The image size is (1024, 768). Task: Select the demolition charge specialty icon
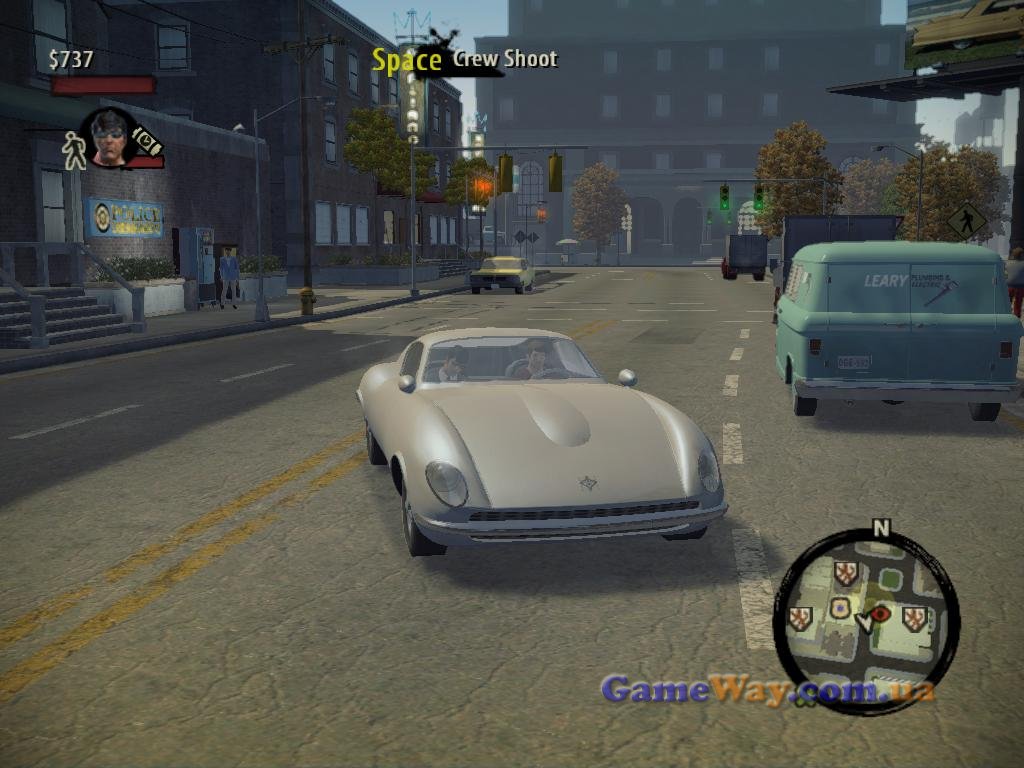pyautogui.click(x=148, y=140)
